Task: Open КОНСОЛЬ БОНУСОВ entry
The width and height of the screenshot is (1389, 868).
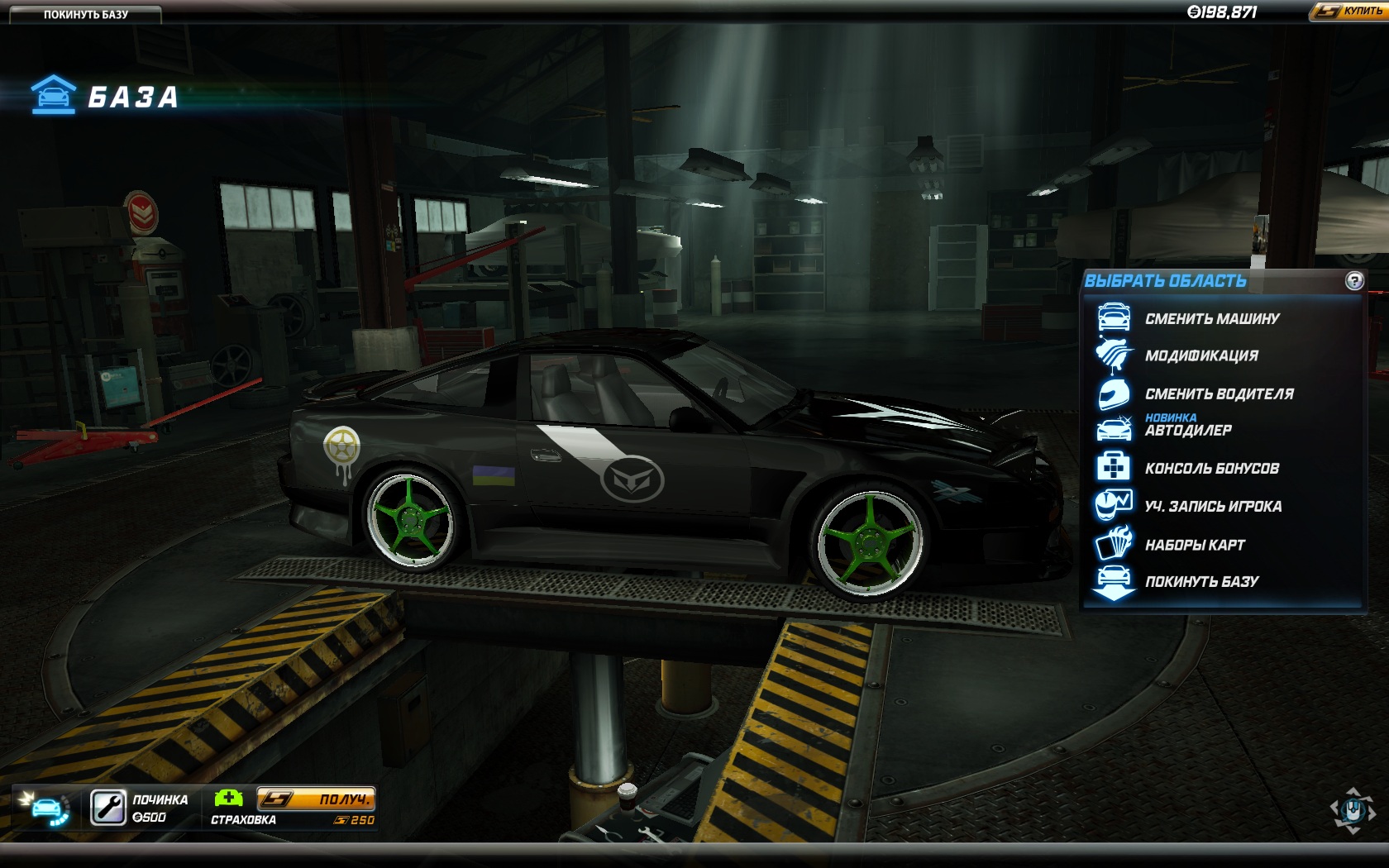Action: click(1211, 468)
